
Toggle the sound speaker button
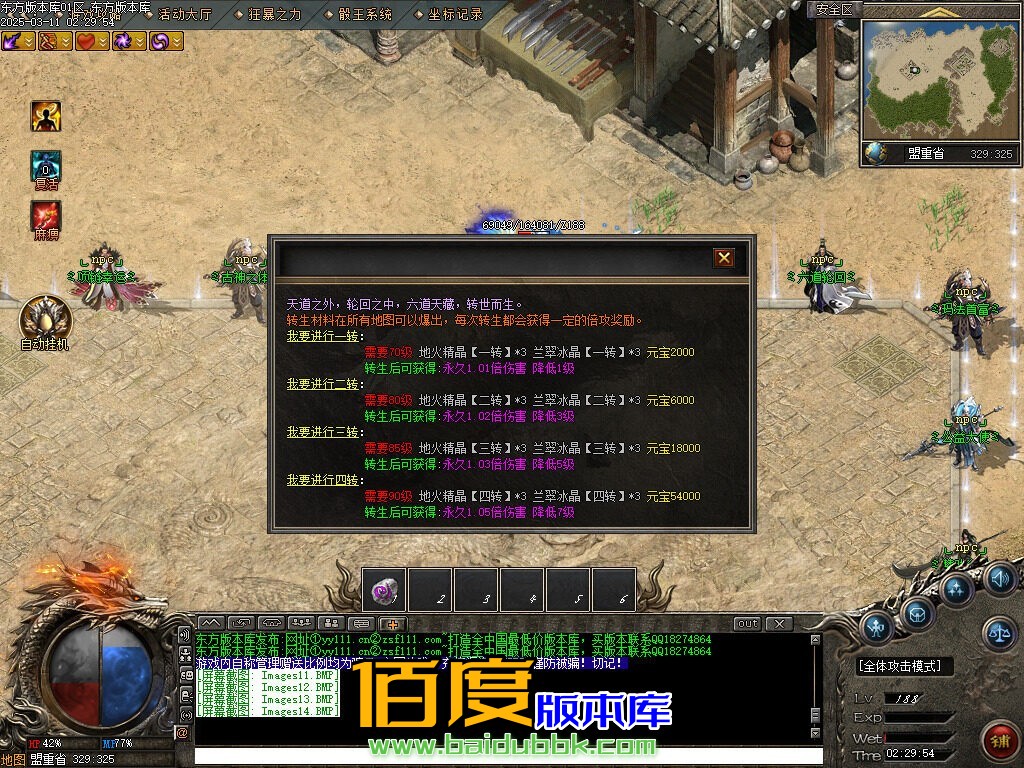pos(998,578)
